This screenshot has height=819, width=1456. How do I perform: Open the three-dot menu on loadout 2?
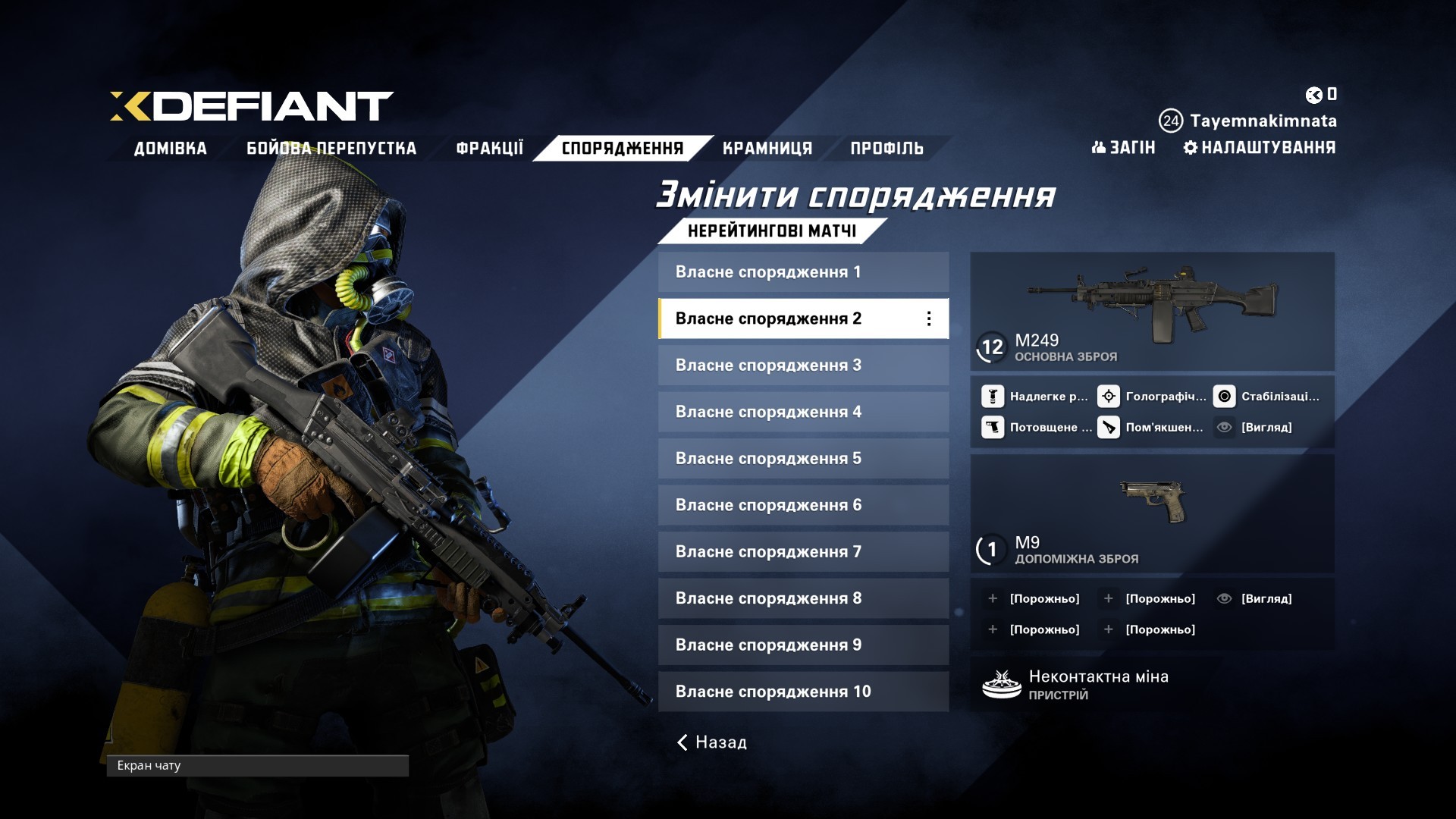(x=929, y=318)
